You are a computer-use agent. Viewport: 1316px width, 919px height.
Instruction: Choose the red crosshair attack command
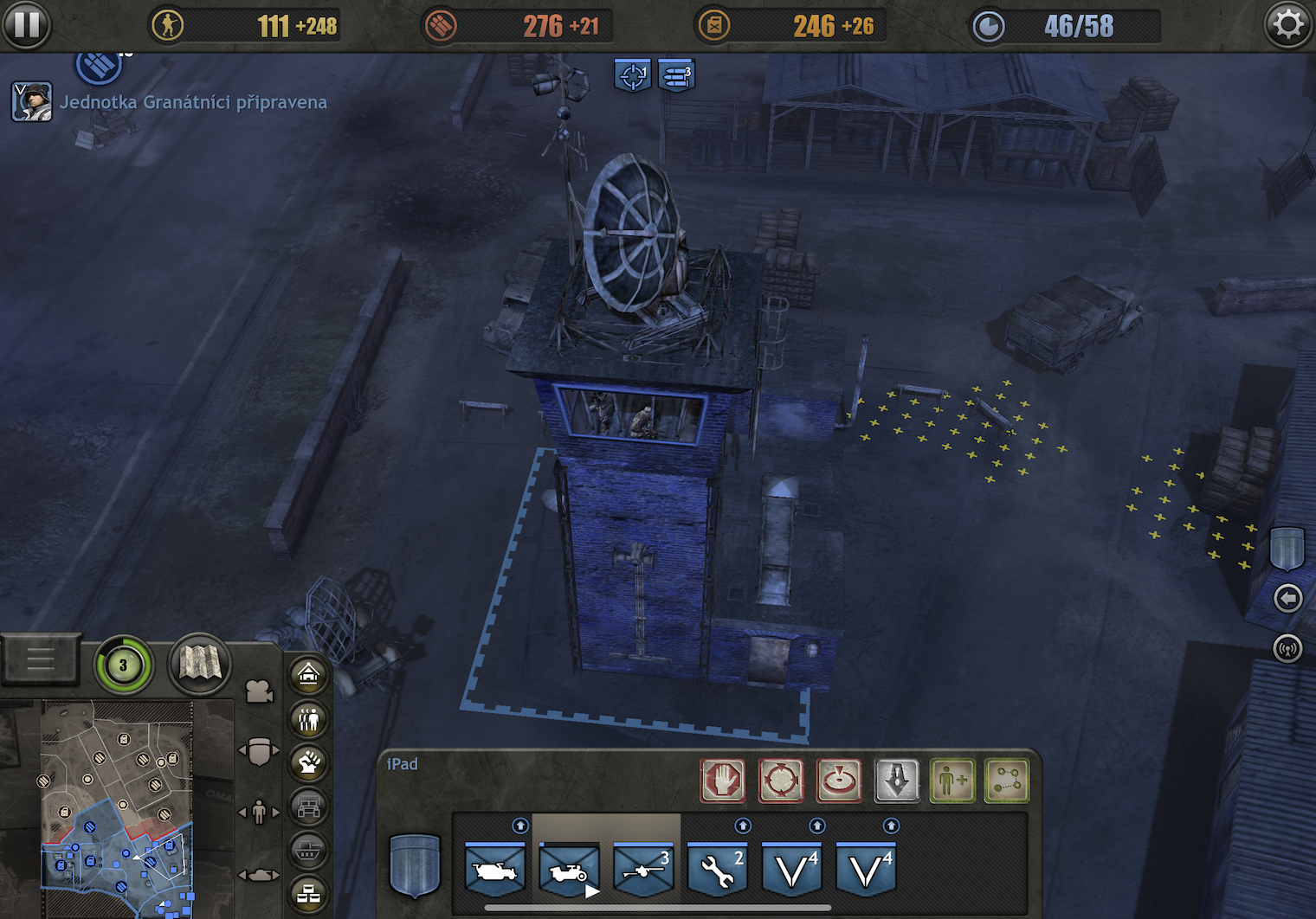click(x=781, y=781)
